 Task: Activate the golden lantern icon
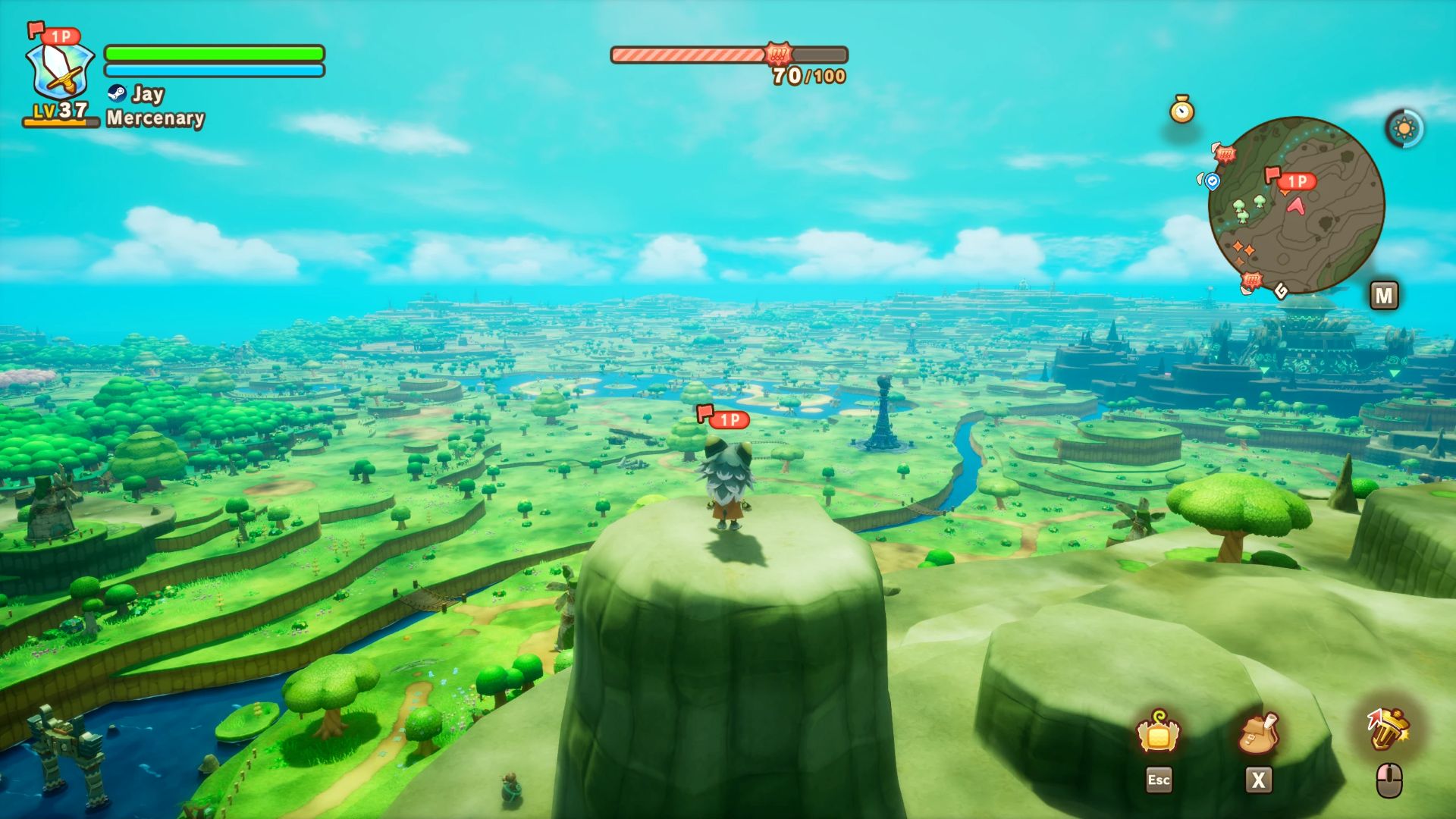click(1388, 730)
